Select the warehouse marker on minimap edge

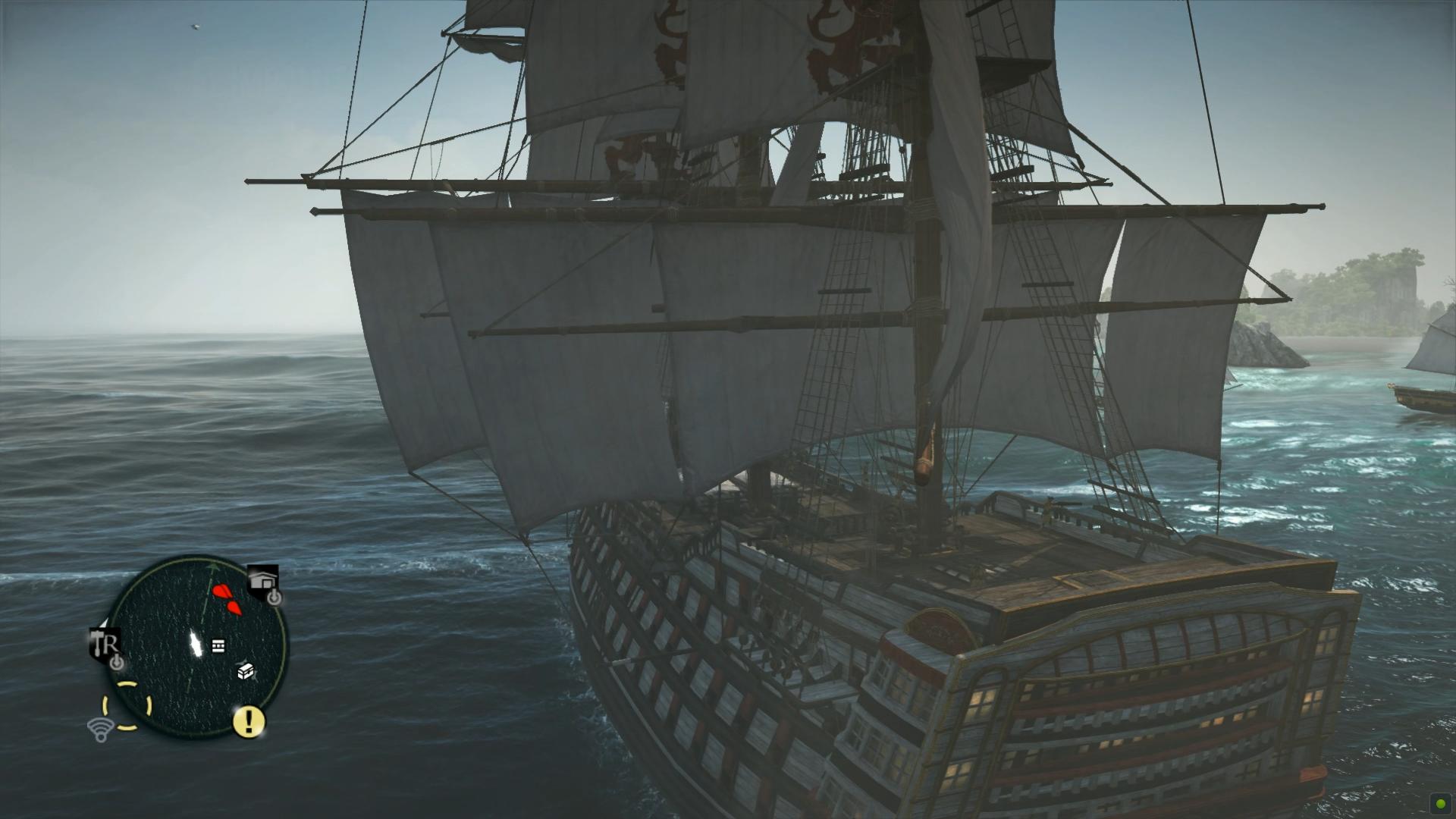click(x=262, y=582)
